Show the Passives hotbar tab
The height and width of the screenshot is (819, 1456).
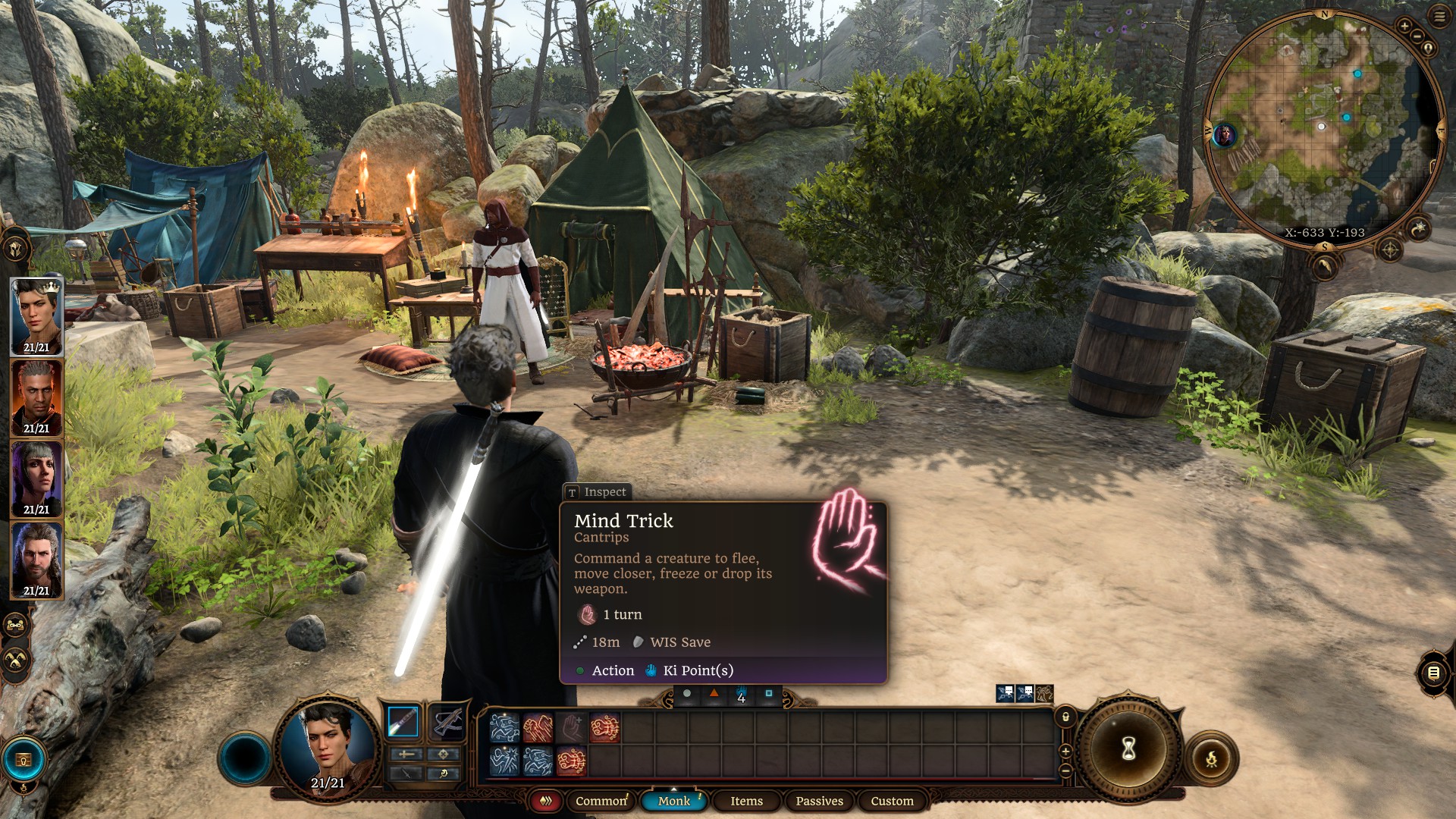pos(819,801)
